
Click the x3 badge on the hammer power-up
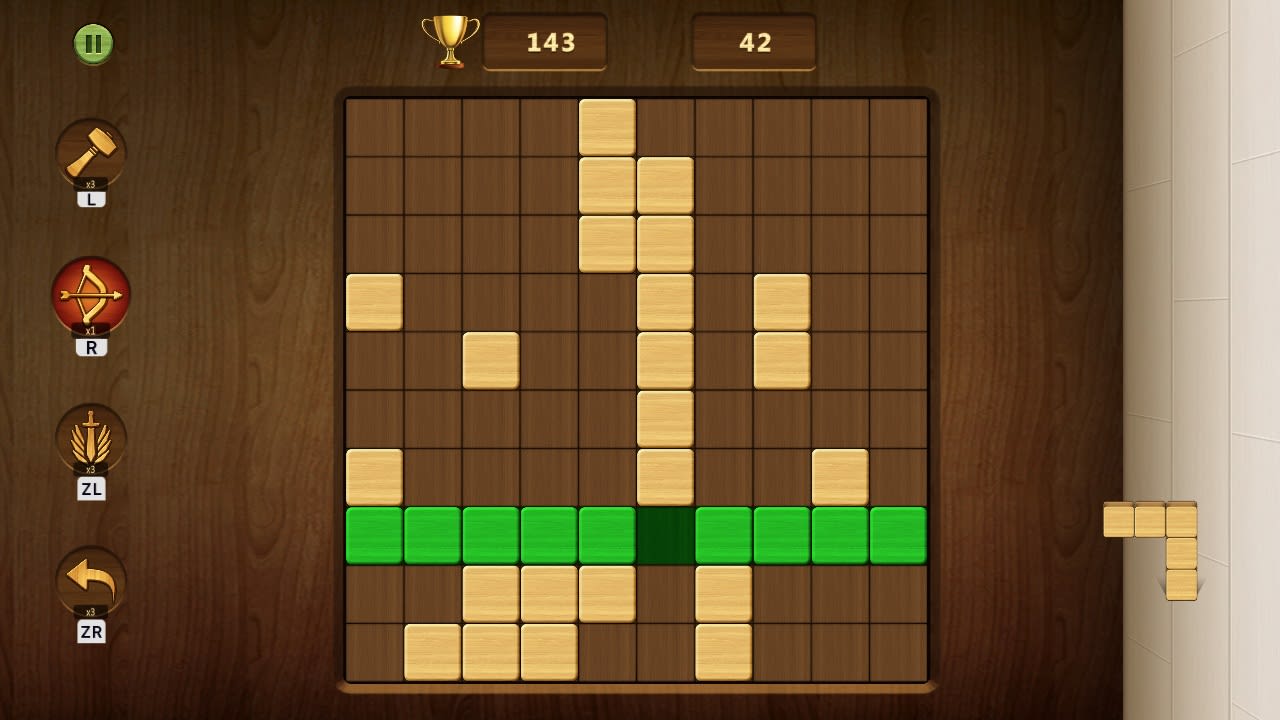coord(91,184)
